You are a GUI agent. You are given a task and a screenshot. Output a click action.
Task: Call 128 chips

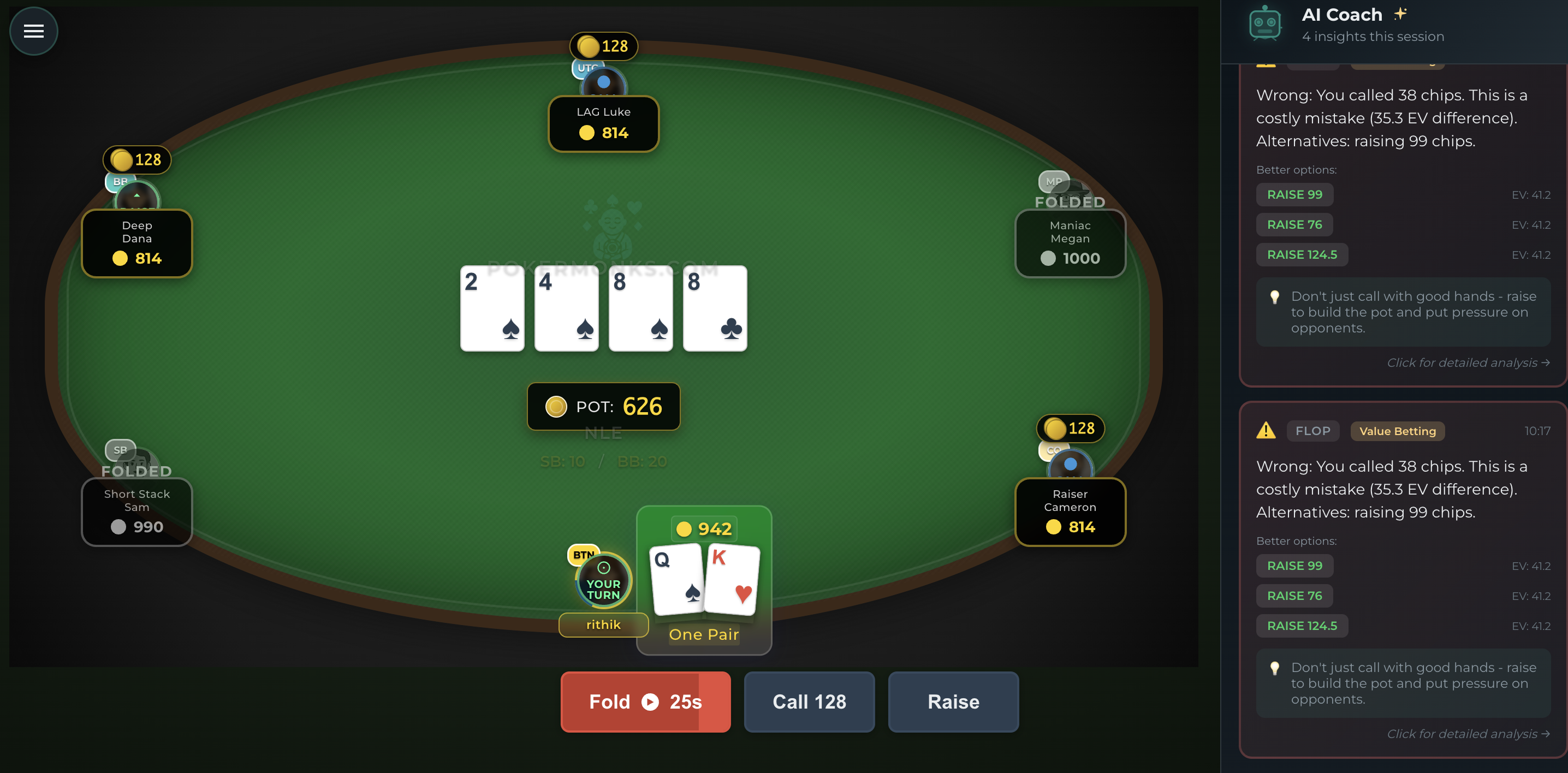809,702
